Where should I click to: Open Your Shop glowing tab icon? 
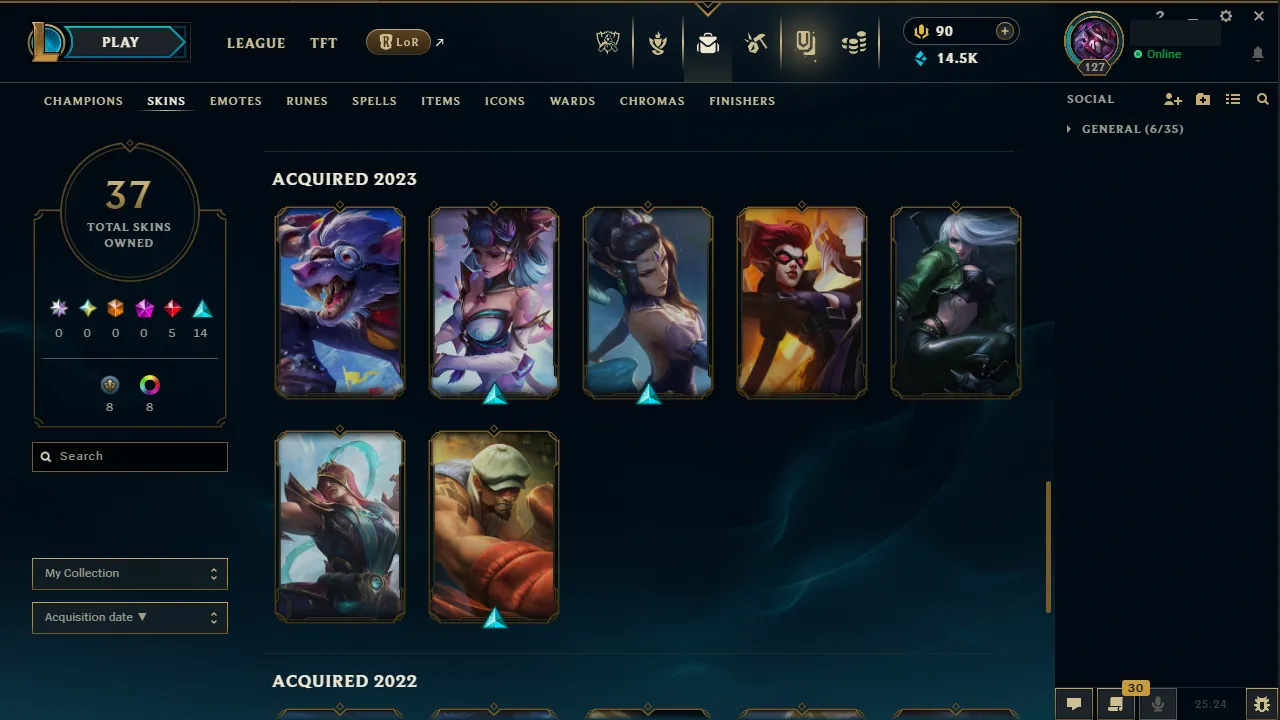pyautogui.click(x=805, y=43)
